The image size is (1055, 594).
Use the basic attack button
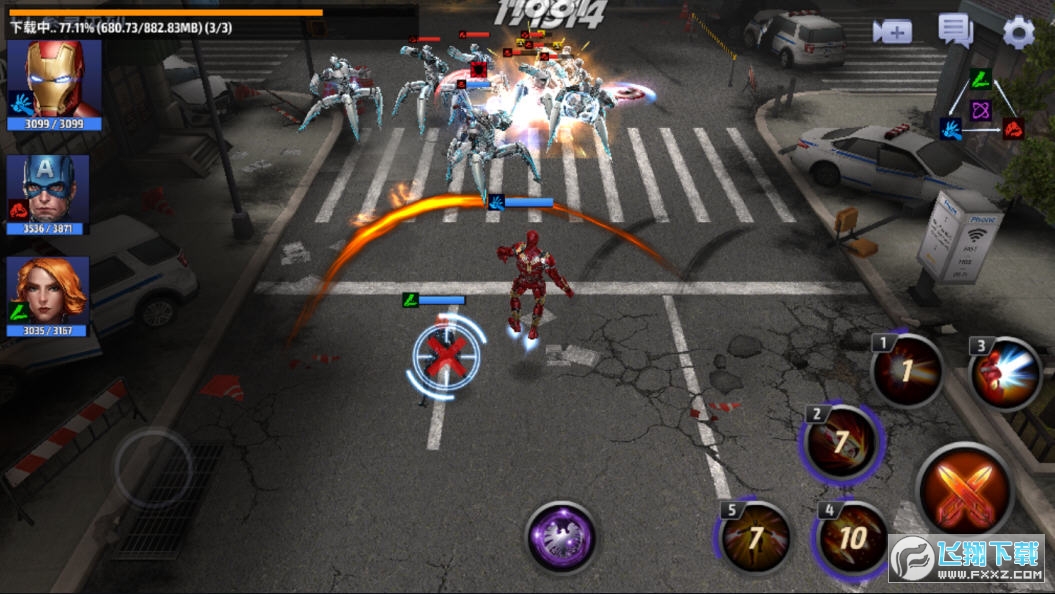[964, 490]
